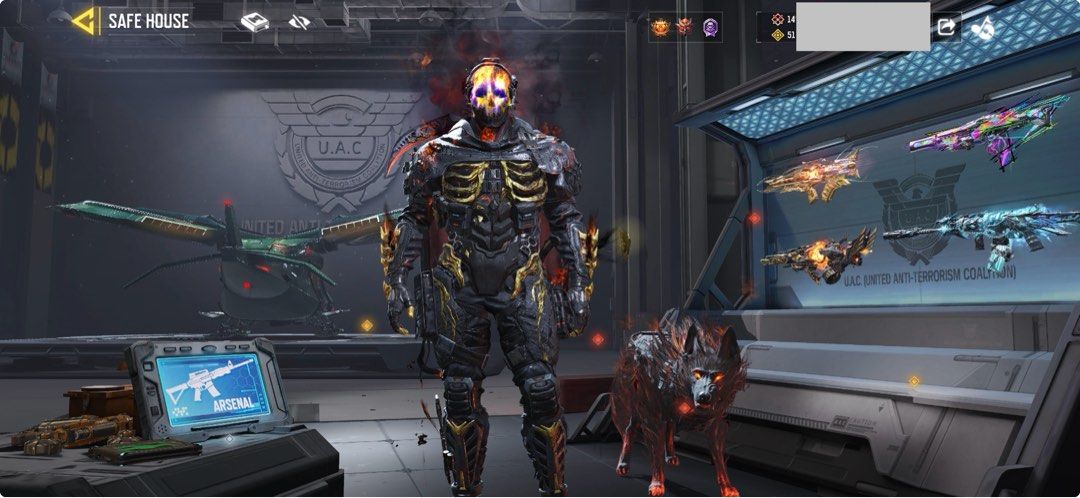The height and width of the screenshot is (498, 1080).
Task: Select the orange star medal badge
Action: point(660,27)
